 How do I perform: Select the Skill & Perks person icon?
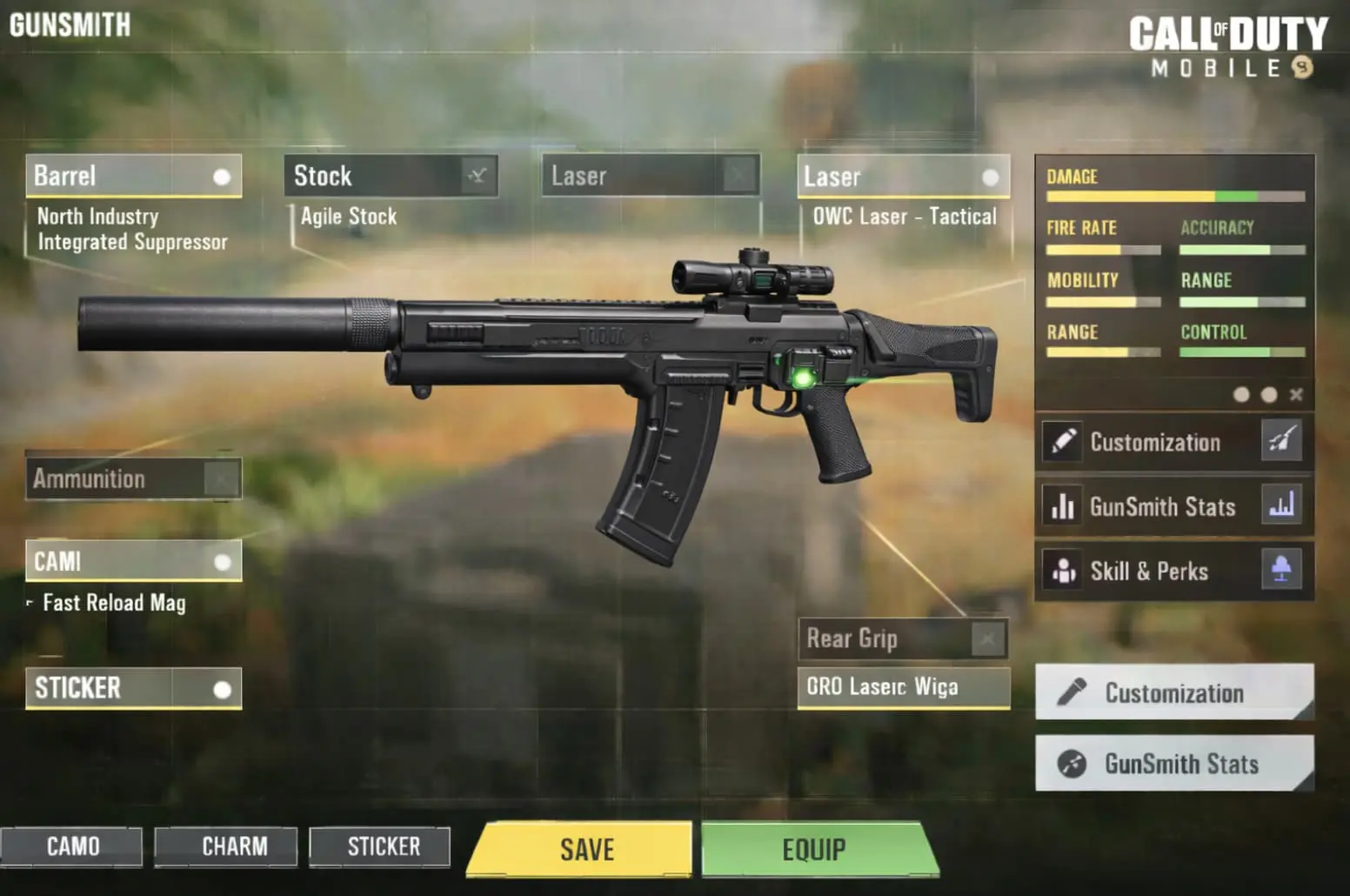[1061, 571]
